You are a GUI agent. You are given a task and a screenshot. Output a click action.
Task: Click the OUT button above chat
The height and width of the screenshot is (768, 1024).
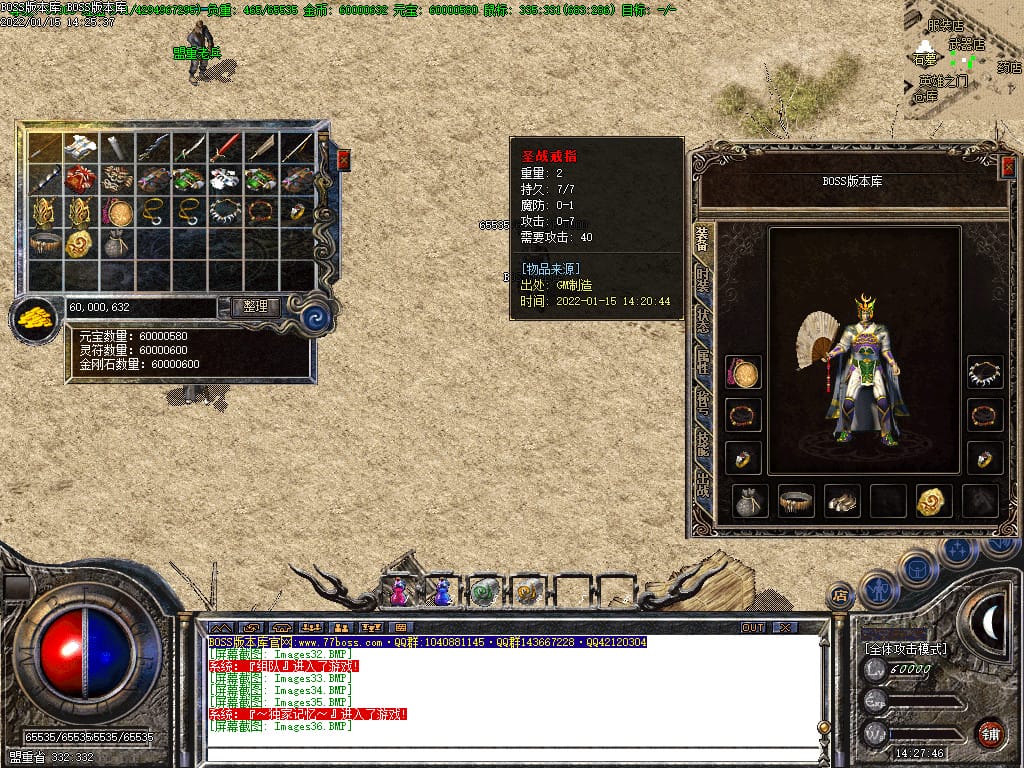[753, 627]
